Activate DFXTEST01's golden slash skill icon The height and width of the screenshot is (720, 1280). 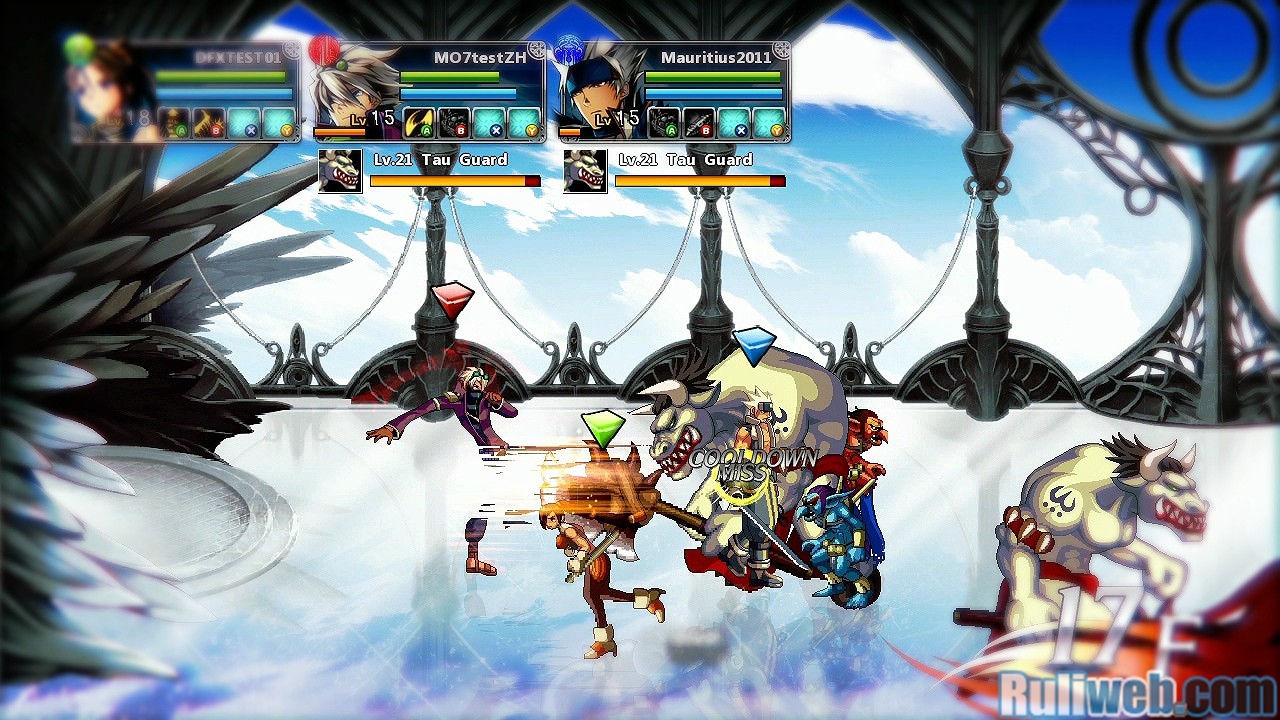(x=209, y=122)
